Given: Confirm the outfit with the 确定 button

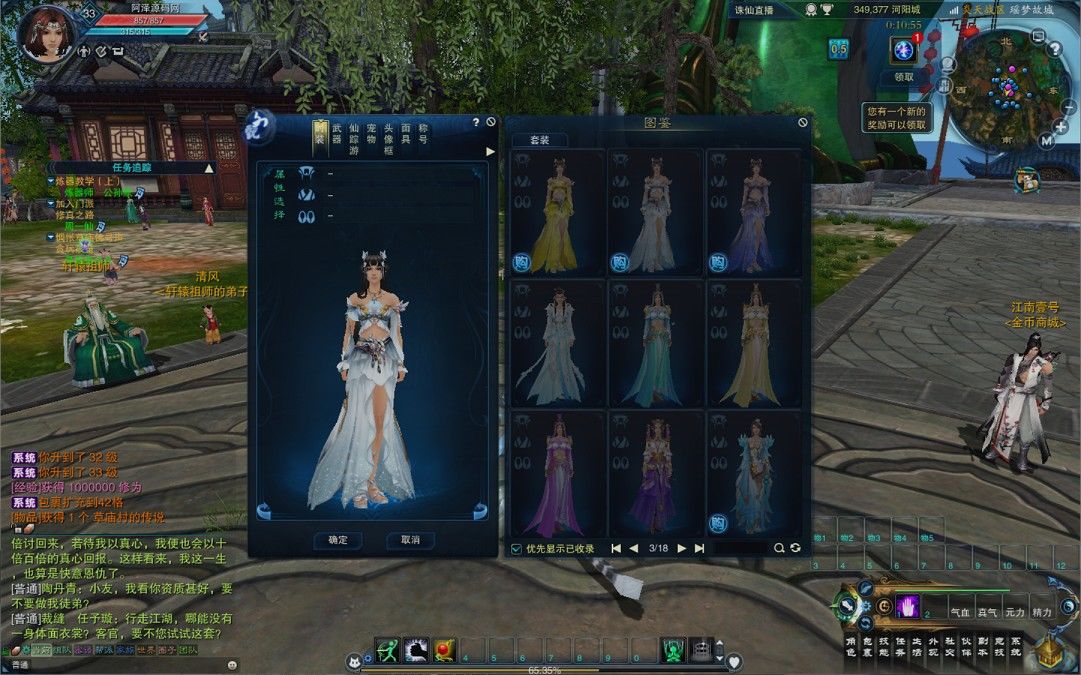Looking at the screenshot, I should [x=338, y=540].
